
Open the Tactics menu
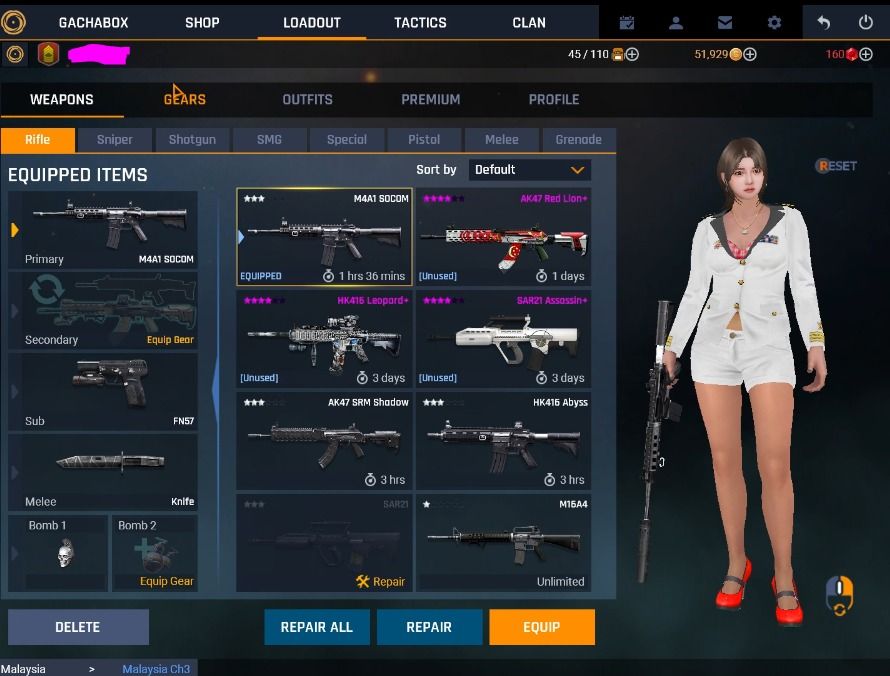pos(420,22)
